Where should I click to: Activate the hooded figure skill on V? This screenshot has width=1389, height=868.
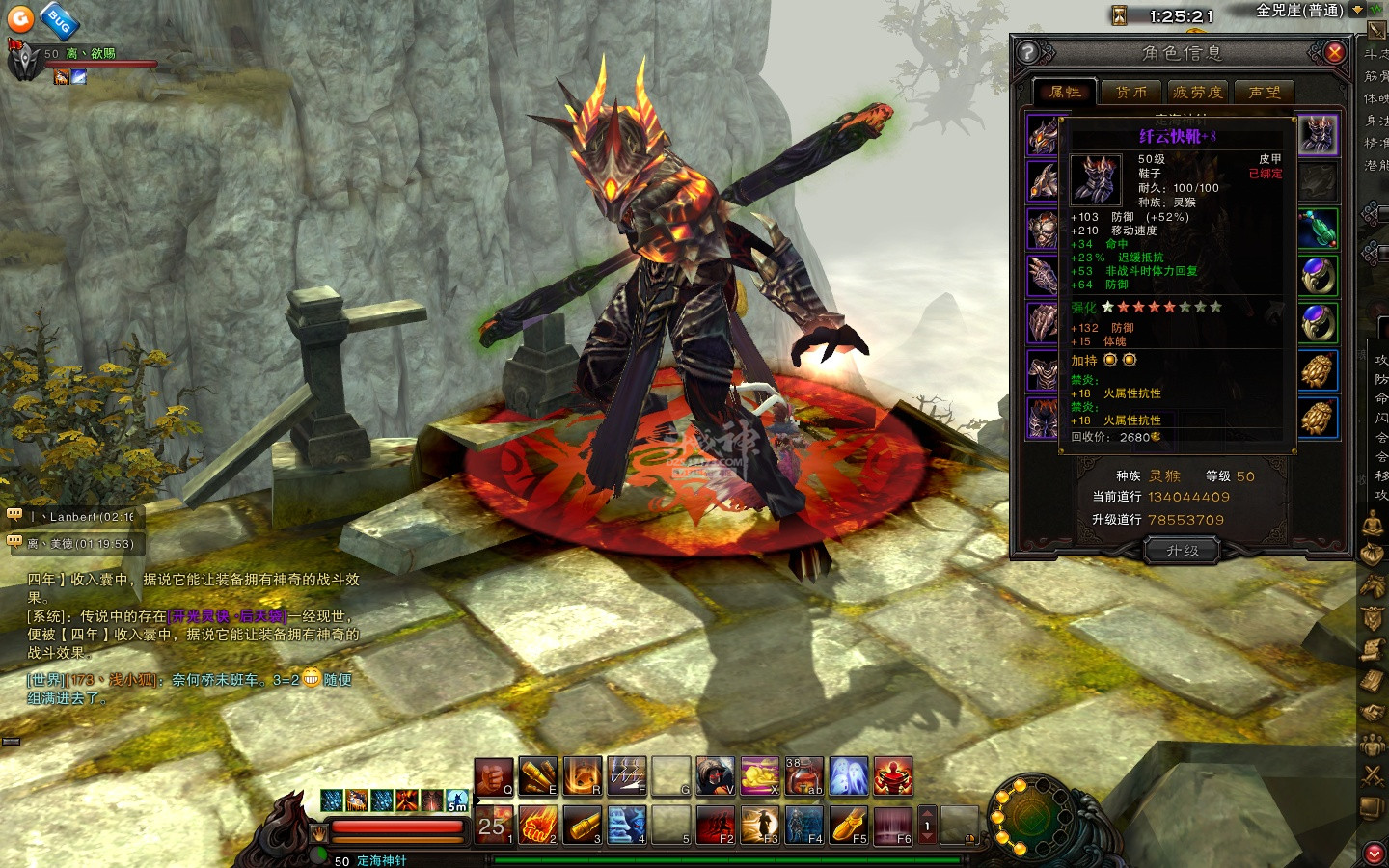pos(715,776)
